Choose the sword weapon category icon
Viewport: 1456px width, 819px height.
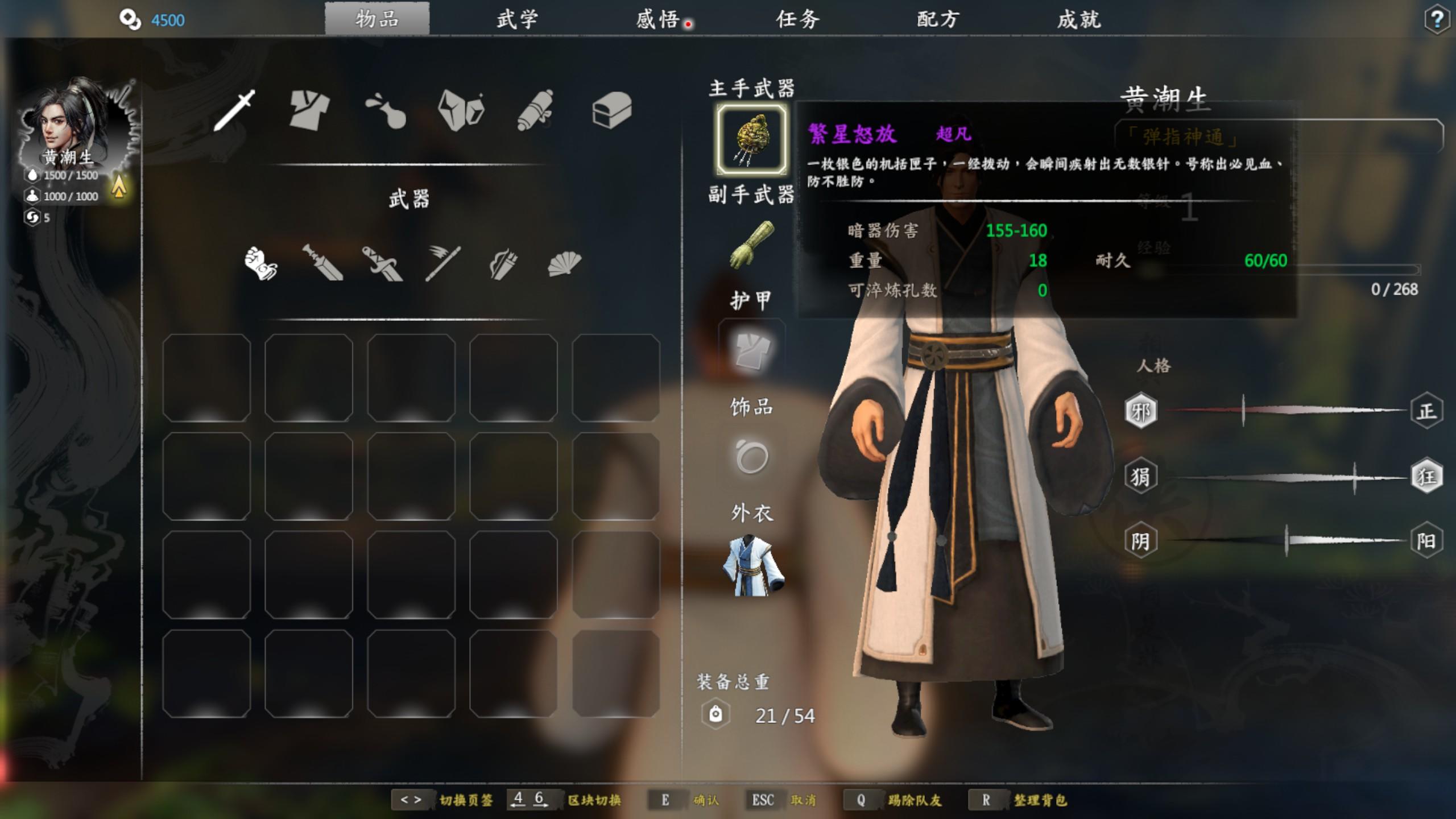pyautogui.click(x=234, y=110)
